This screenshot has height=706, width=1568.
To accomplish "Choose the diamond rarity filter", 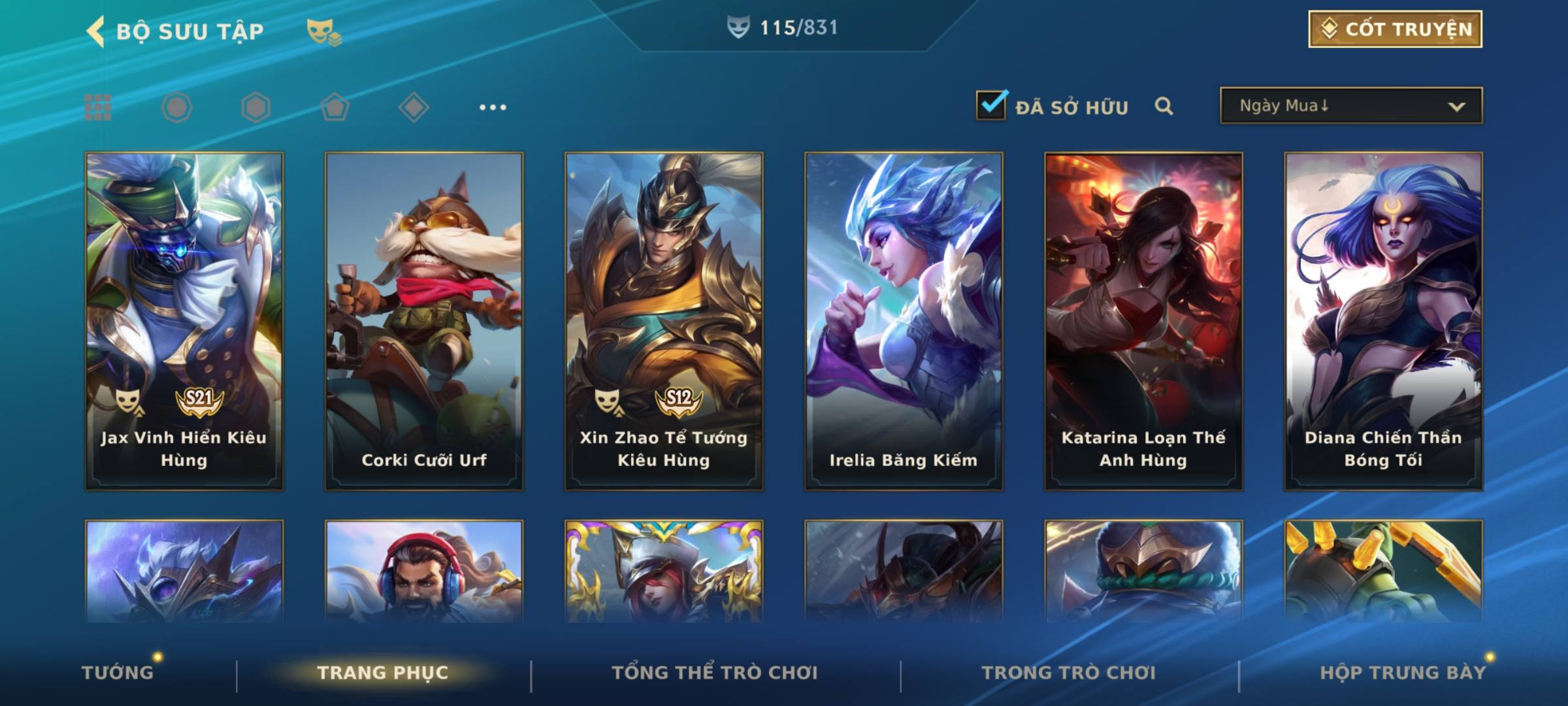I will pos(414,107).
